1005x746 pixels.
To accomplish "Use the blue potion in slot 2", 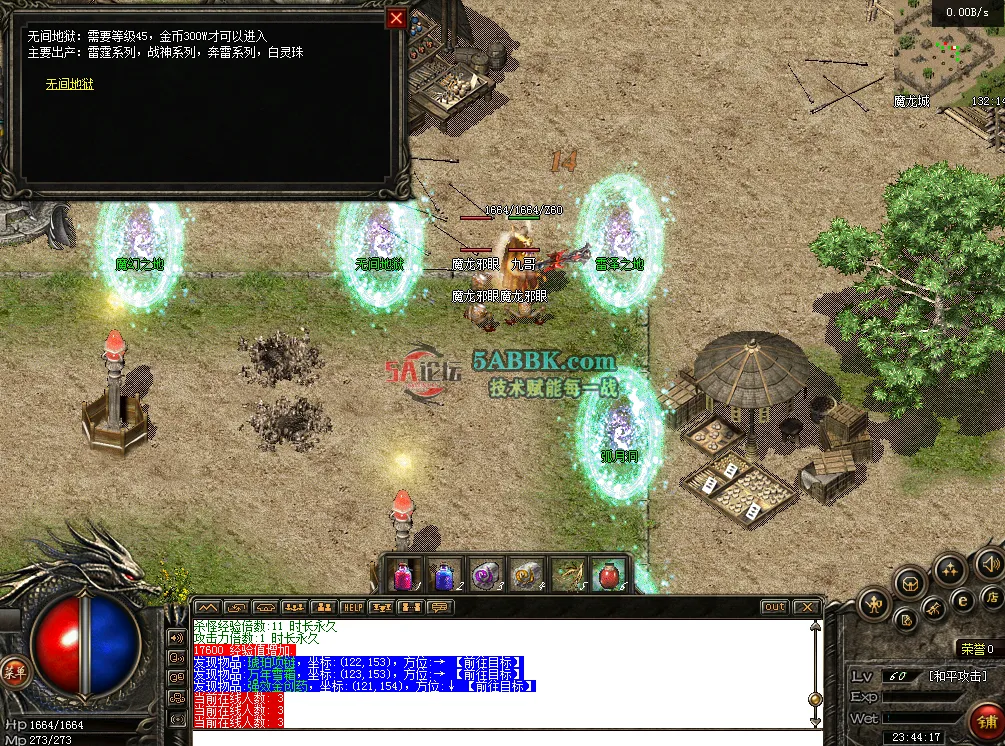I will click(444, 575).
